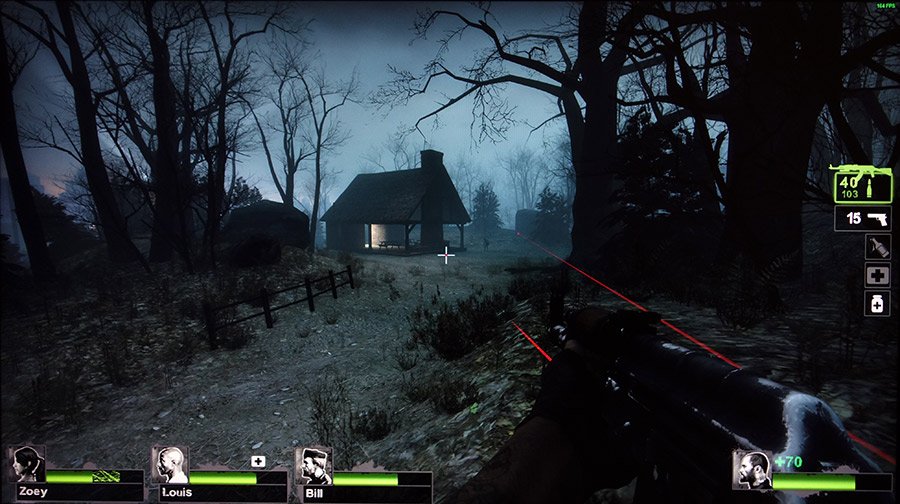Switch to the pistol slot
Viewport: 900px width, 504px height.
[x=862, y=218]
